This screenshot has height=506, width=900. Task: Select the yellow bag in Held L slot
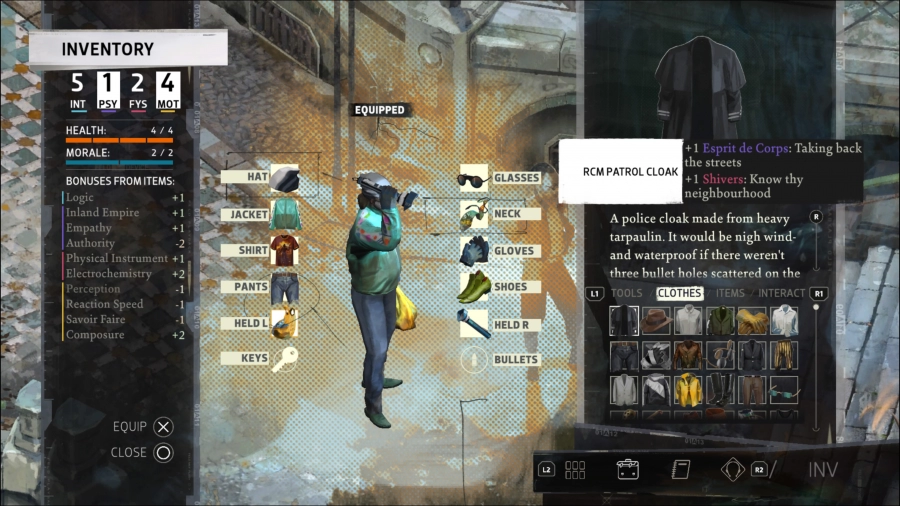click(284, 323)
